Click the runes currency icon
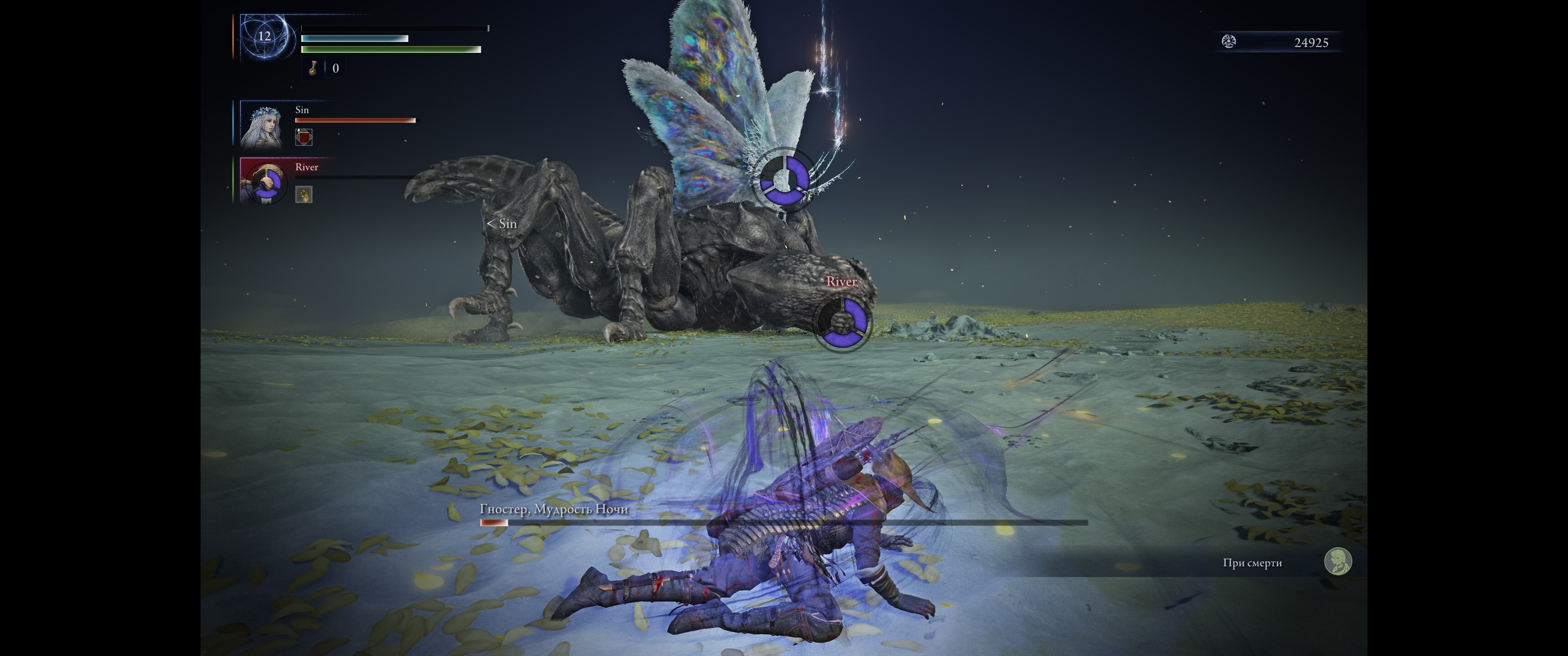The height and width of the screenshot is (656, 1568). pyautogui.click(x=1228, y=41)
